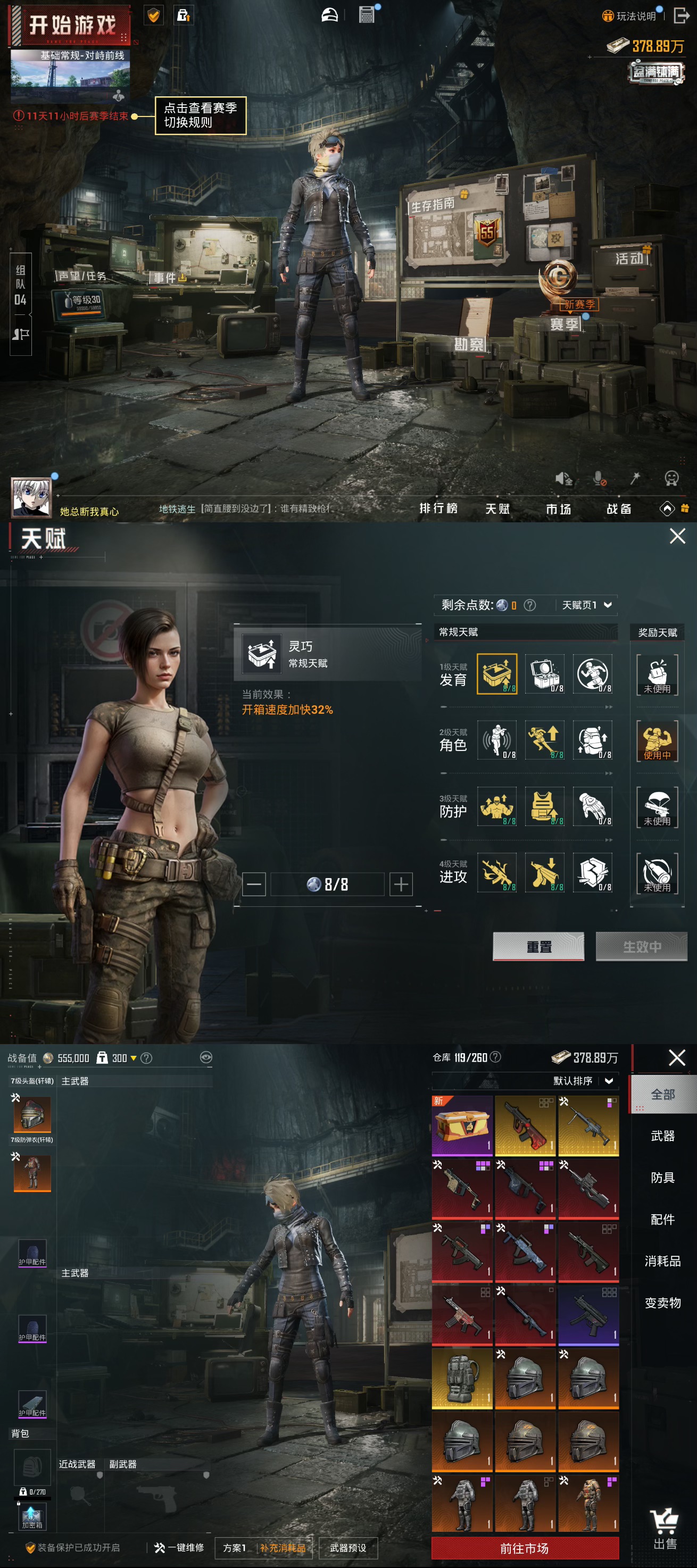The height and width of the screenshot is (1568, 697).
Task: Switch to the 消耗品 consumables category
Action: pos(662,1261)
